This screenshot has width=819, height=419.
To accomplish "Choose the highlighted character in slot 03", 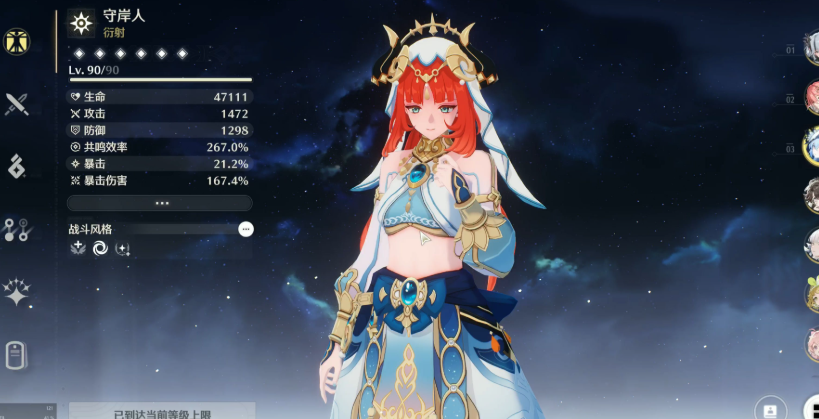I will 811,146.
